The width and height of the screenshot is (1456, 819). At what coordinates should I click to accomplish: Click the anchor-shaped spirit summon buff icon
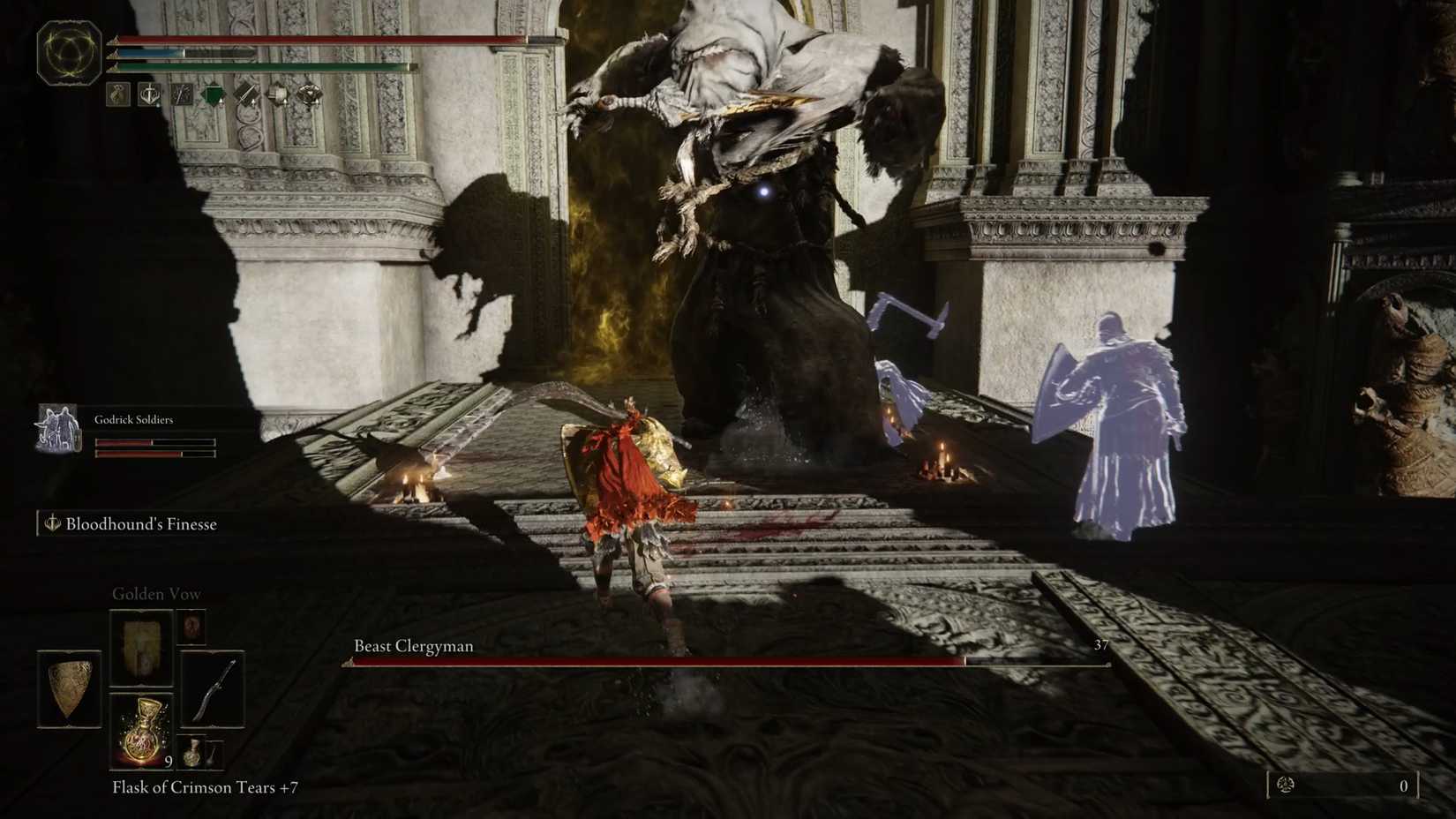(148, 94)
